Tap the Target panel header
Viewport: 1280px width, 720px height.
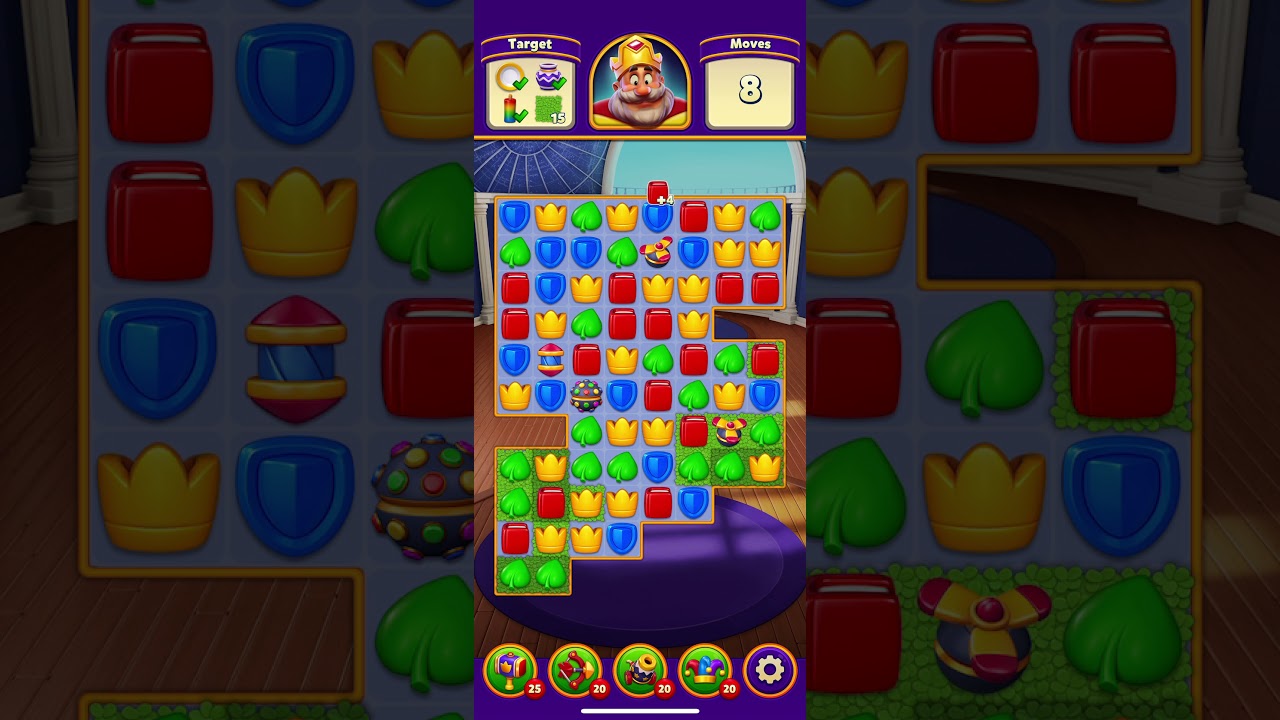532,44
